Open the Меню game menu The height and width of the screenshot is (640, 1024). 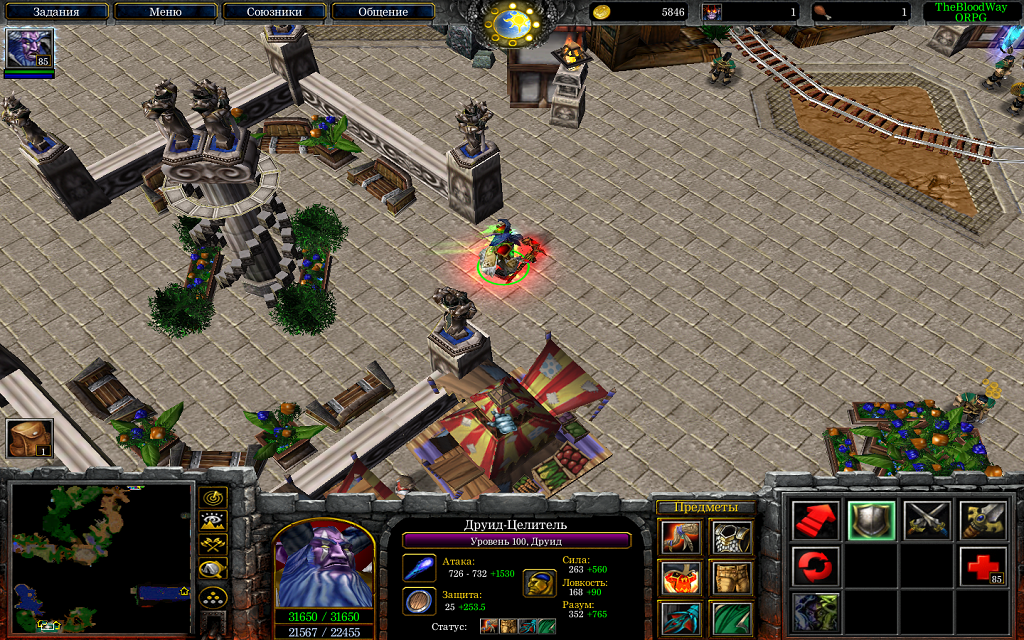[164, 12]
